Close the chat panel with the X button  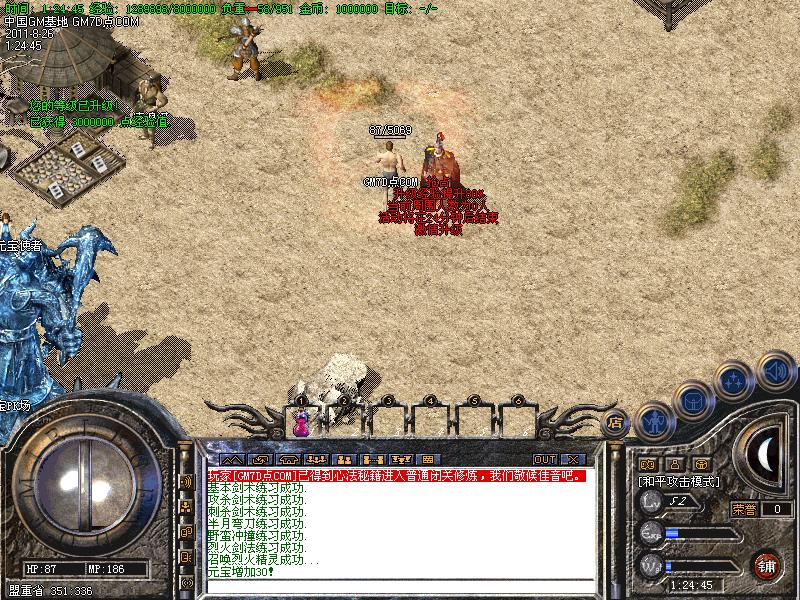point(574,459)
